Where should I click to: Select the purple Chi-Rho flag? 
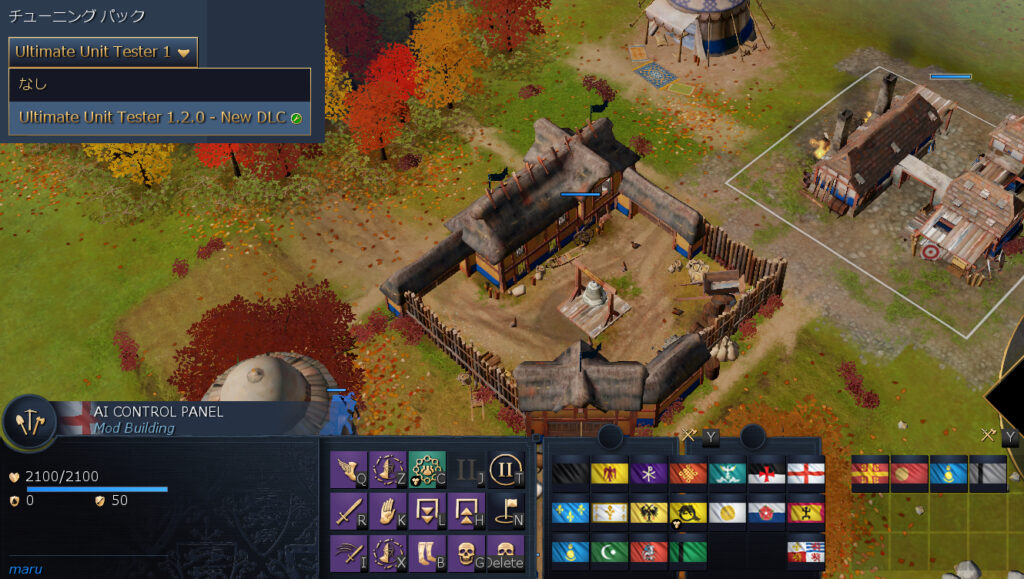click(x=648, y=472)
